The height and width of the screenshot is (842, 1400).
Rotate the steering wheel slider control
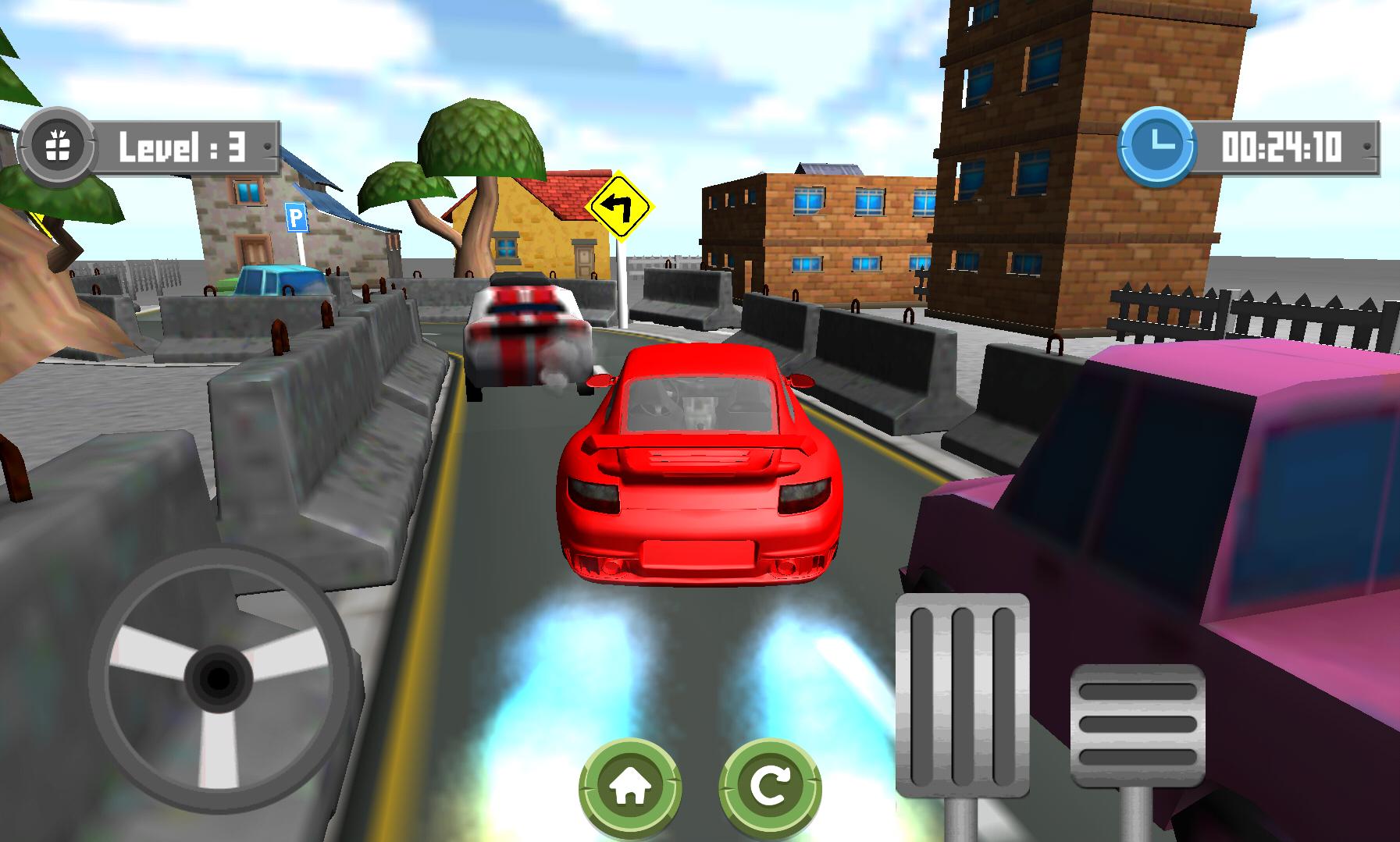point(220,682)
